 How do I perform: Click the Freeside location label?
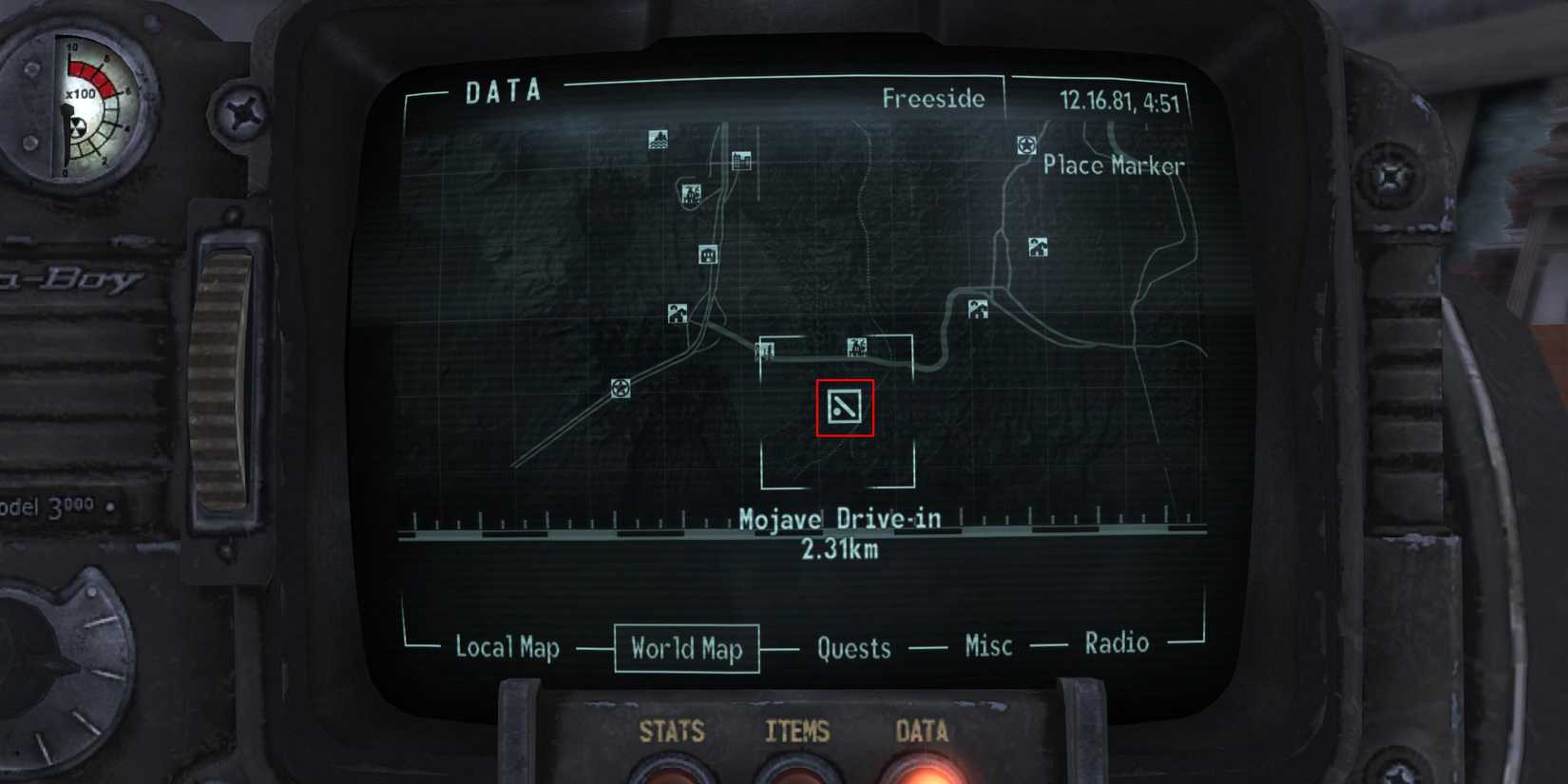[x=935, y=98]
